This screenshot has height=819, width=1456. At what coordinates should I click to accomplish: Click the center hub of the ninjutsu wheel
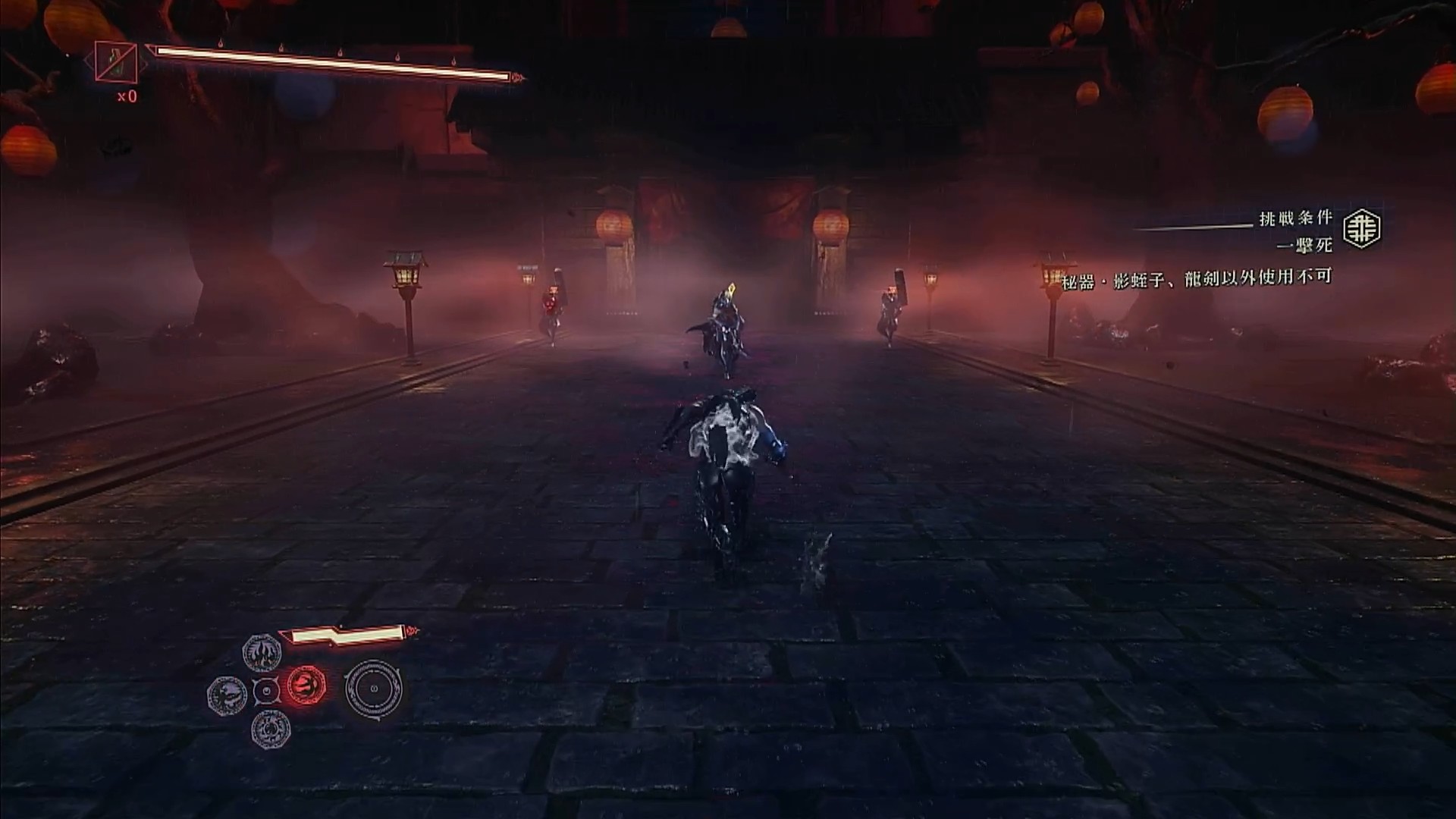pos(266,692)
